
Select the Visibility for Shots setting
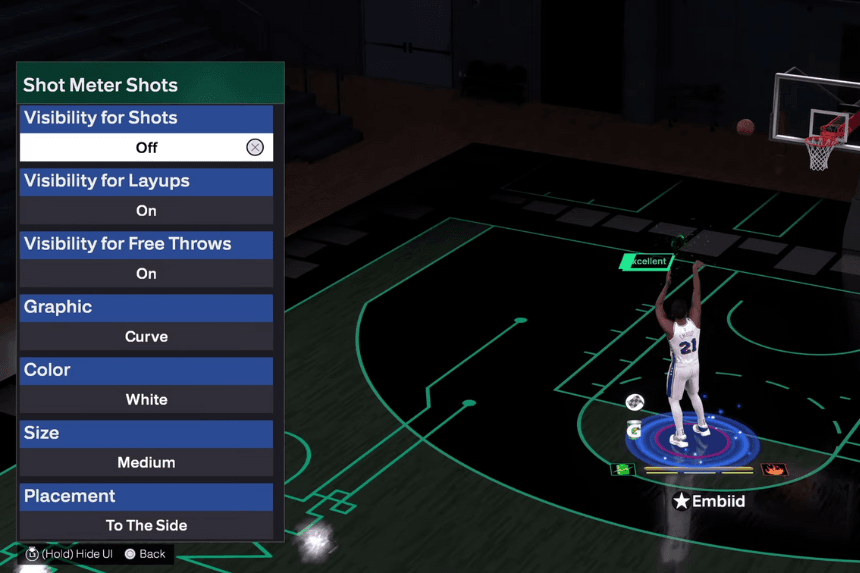[146, 118]
